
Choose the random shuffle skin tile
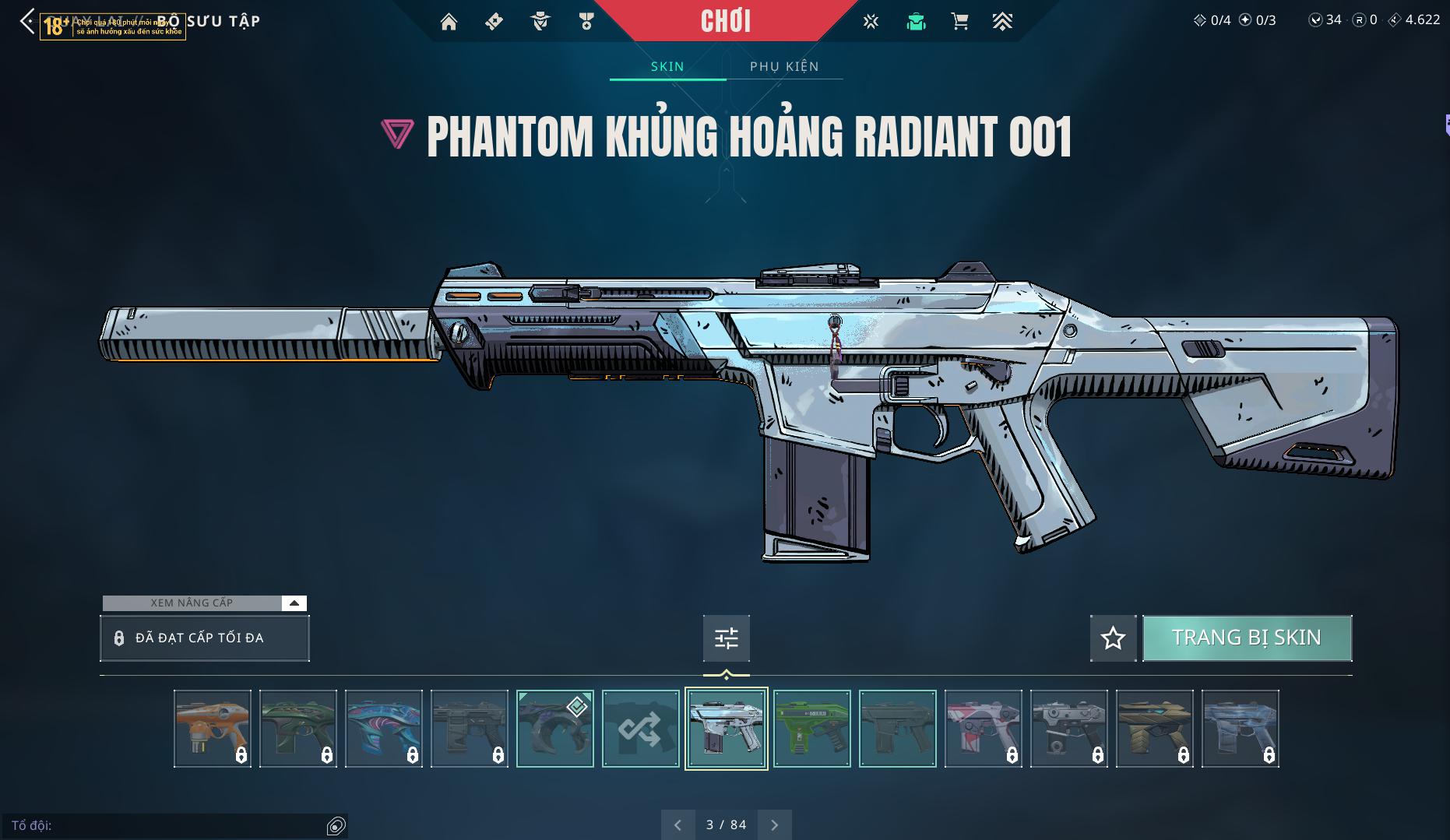(640, 729)
